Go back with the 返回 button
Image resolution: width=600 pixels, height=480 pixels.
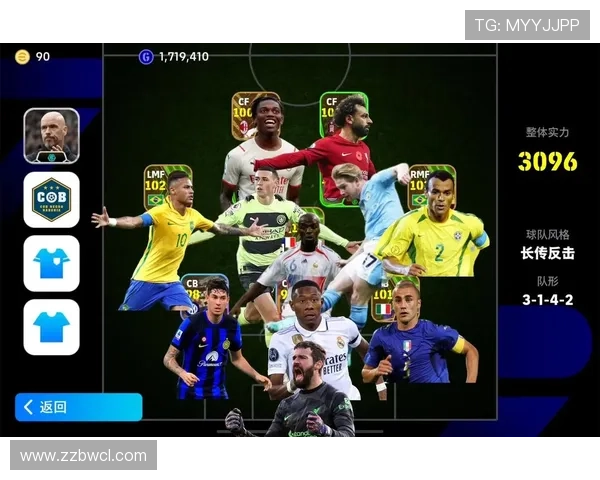[x=78, y=407]
